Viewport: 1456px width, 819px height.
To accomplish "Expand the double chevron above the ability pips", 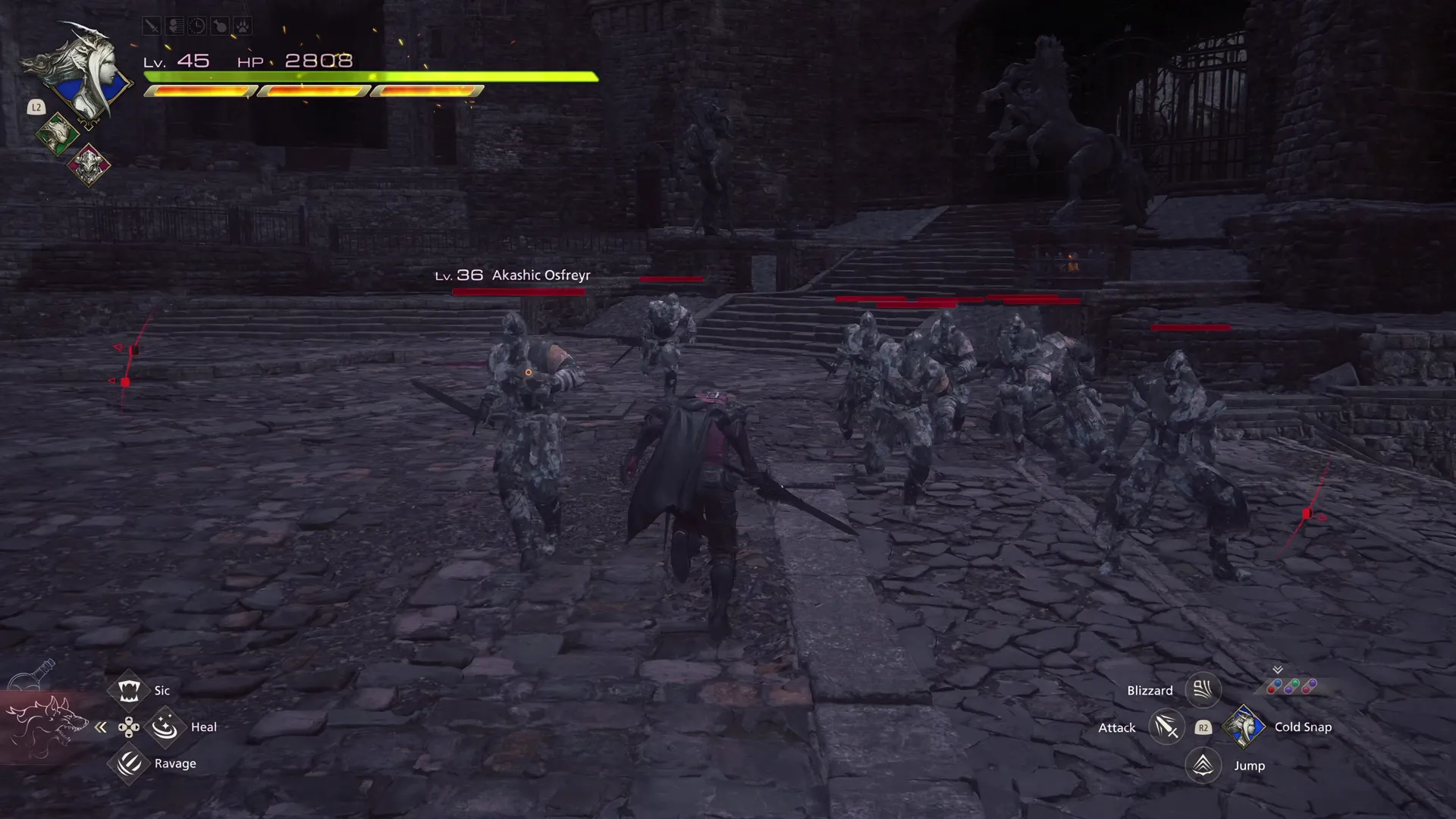I will point(1278,669).
